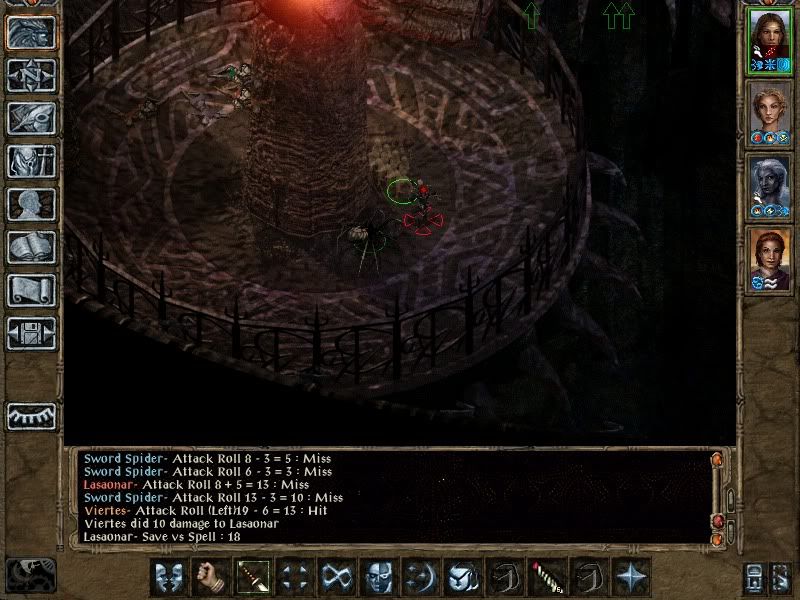Choose the fist weapon slot
The width and height of the screenshot is (800, 600).
coord(210,577)
